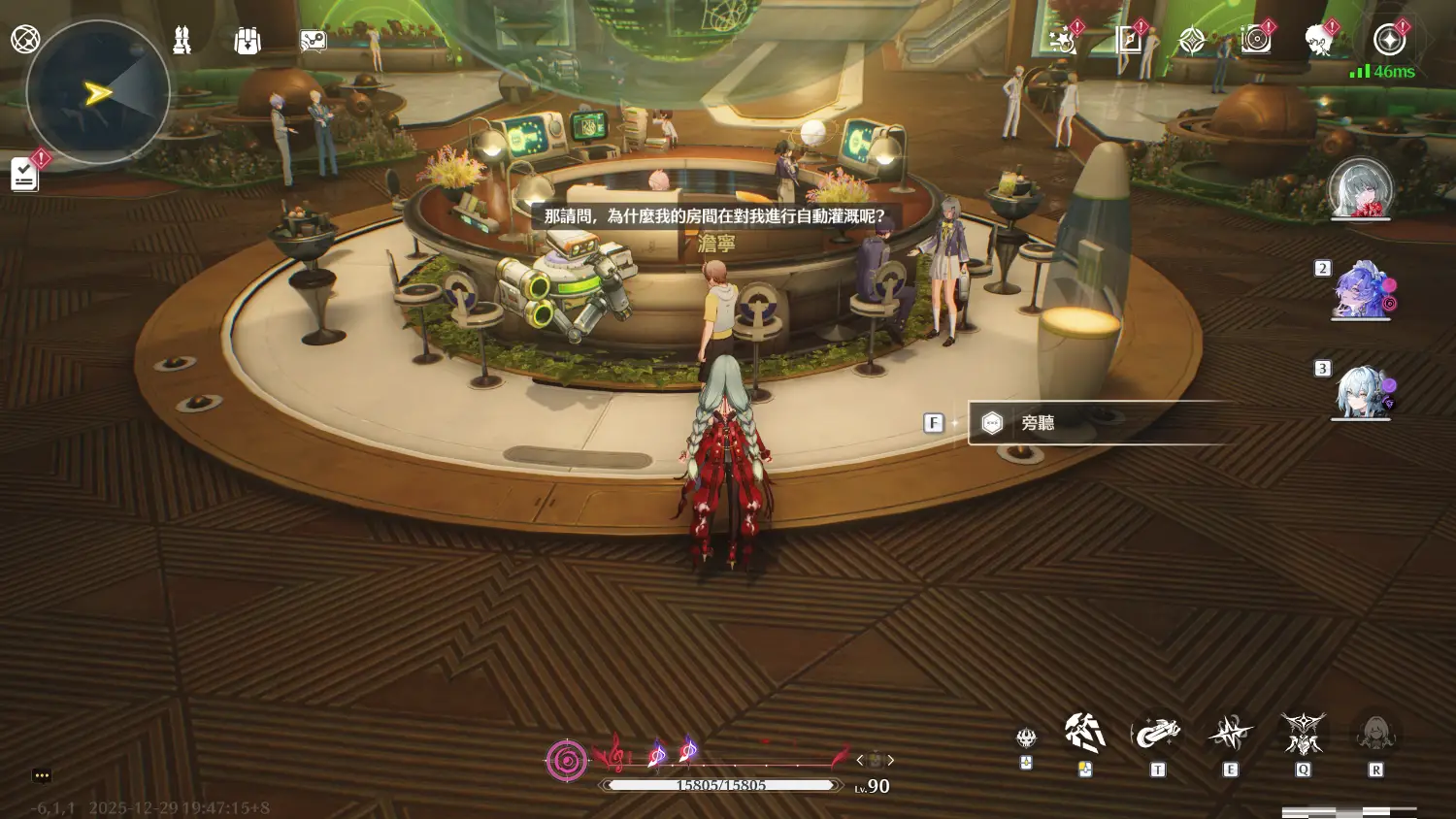Open the guidebook icon
Image resolution: width=1456 pixels, height=819 pixels.
[1129, 40]
